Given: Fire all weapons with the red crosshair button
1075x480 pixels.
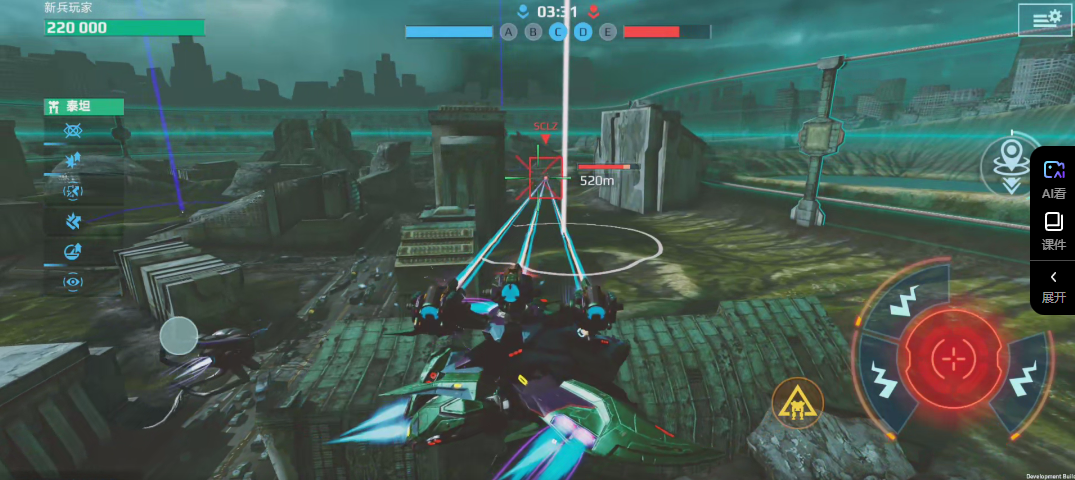Looking at the screenshot, I should pyautogui.click(x=949, y=356).
